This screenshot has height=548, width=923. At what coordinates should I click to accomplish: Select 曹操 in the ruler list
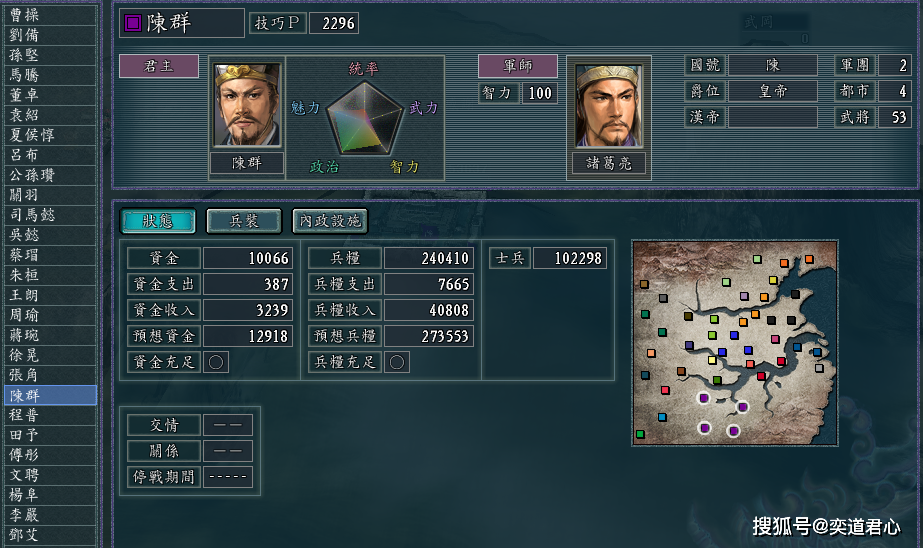click(48, 15)
